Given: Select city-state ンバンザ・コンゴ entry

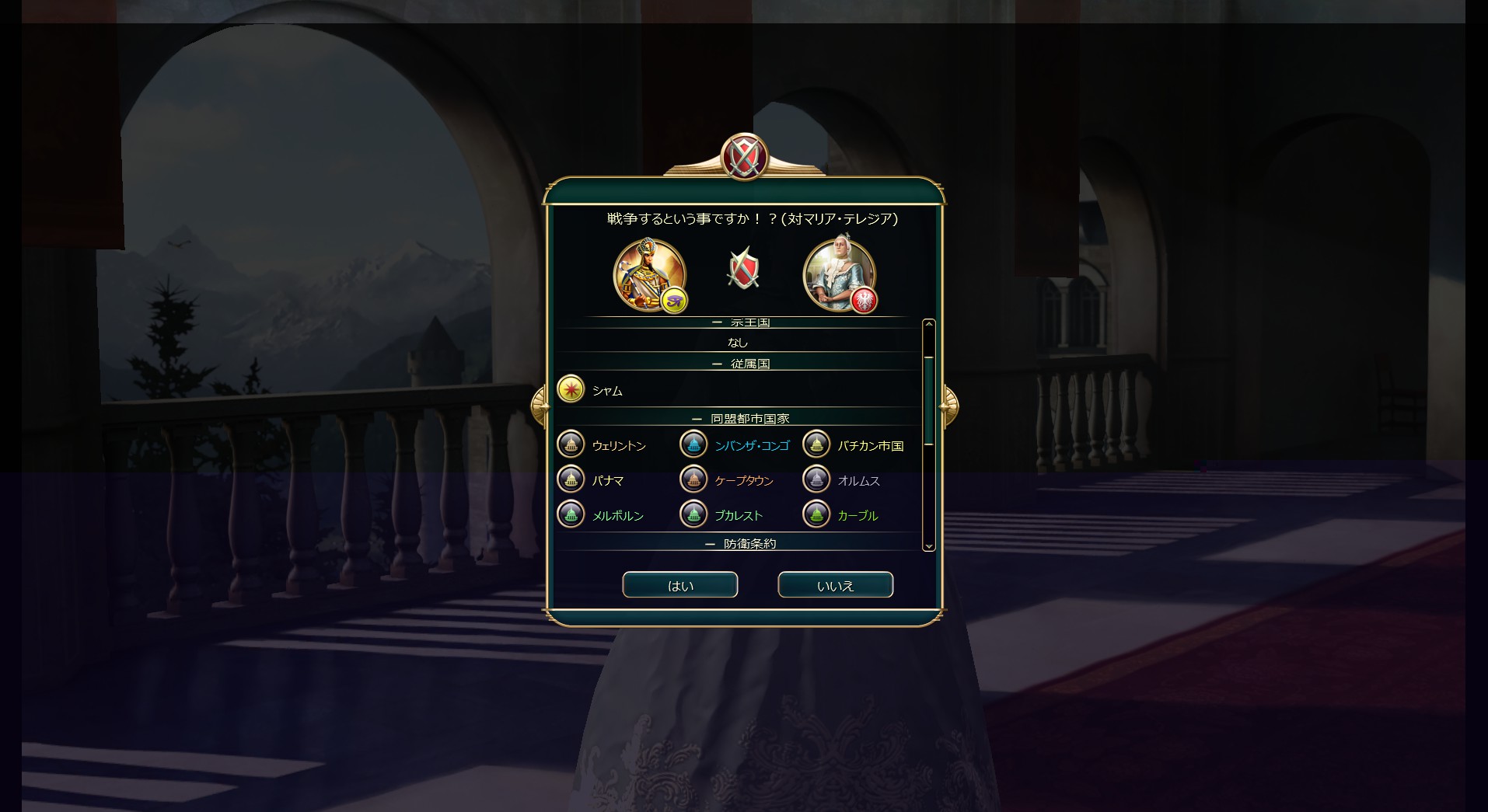Looking at the screenshot, I should coord(751,445).
